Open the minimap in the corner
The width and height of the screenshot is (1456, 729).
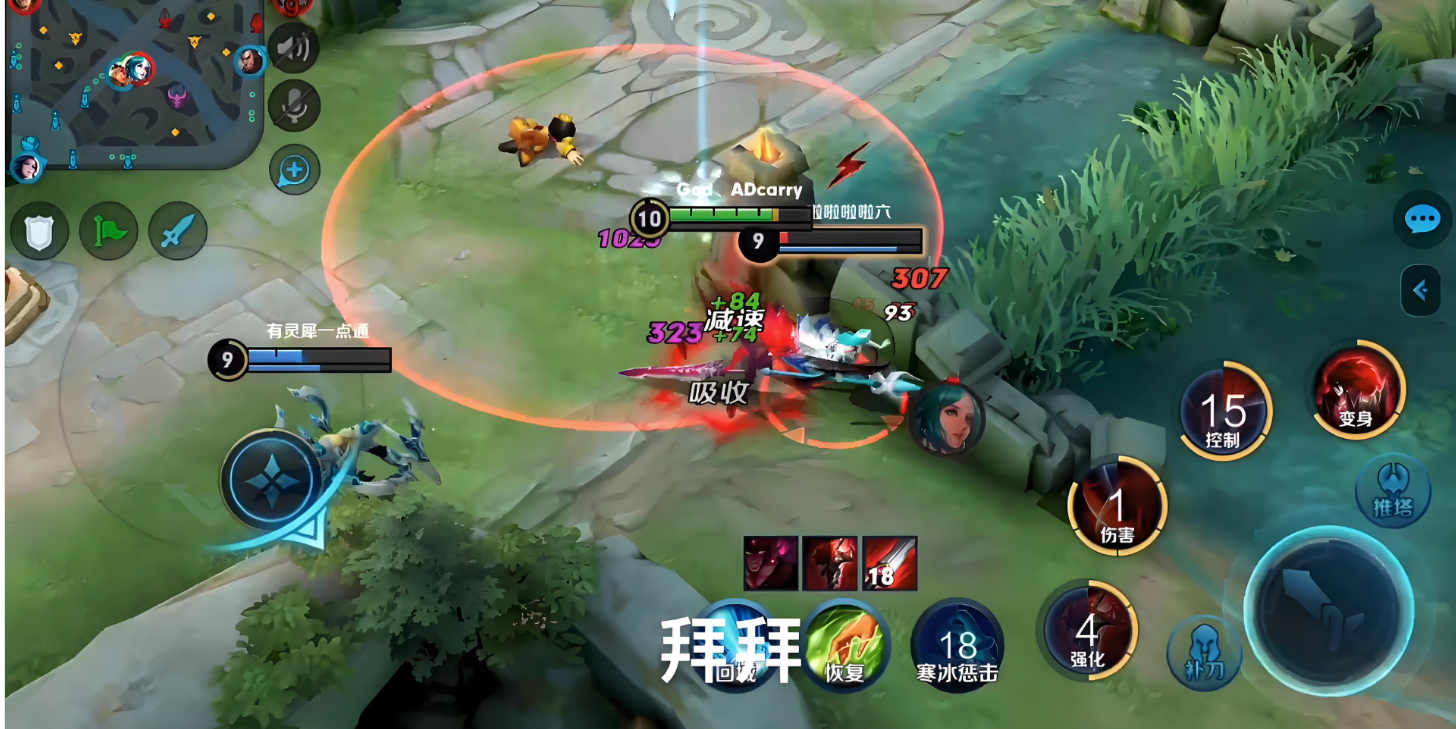[135, 85]
